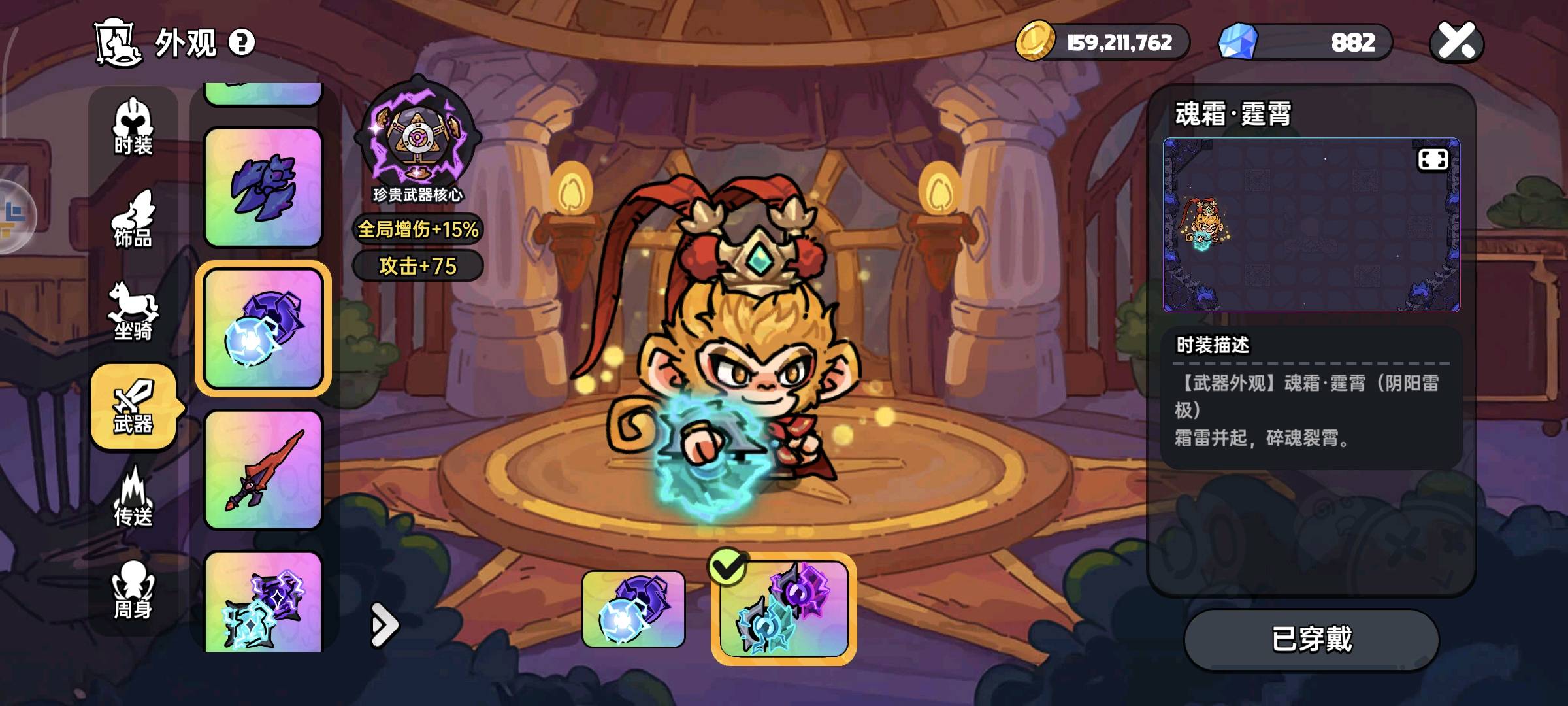1568x706 pixels.
Task: Choose the 周身 aura tab
Action: [x=133, y=590]
